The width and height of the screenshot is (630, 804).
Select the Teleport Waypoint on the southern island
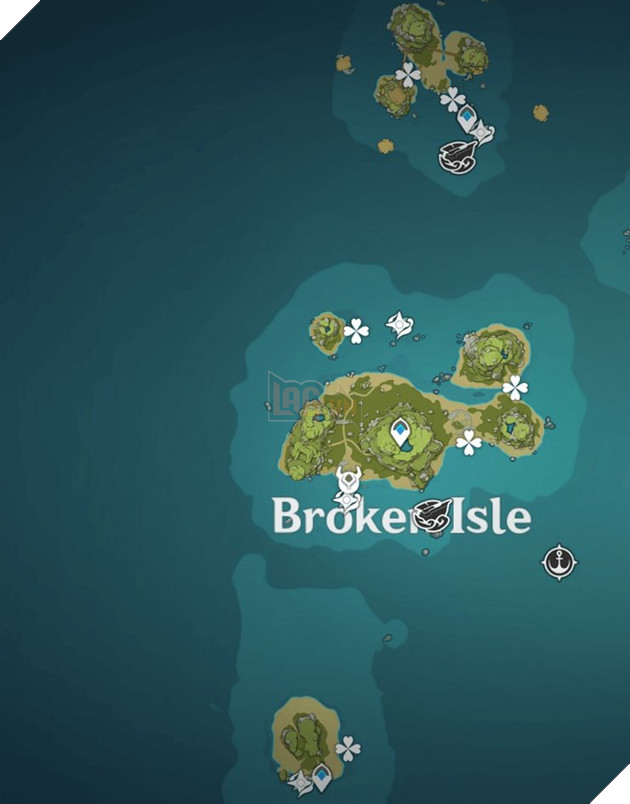(321, 774)
